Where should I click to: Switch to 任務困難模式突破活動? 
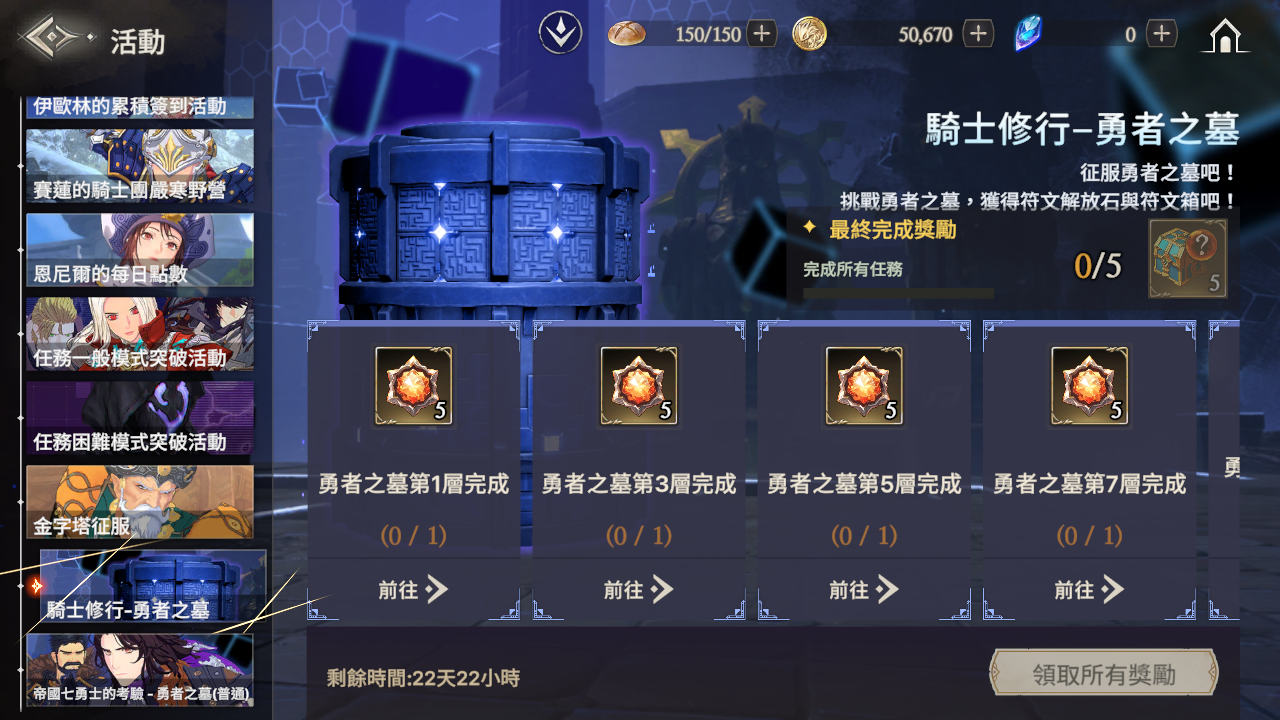(140, 418)
